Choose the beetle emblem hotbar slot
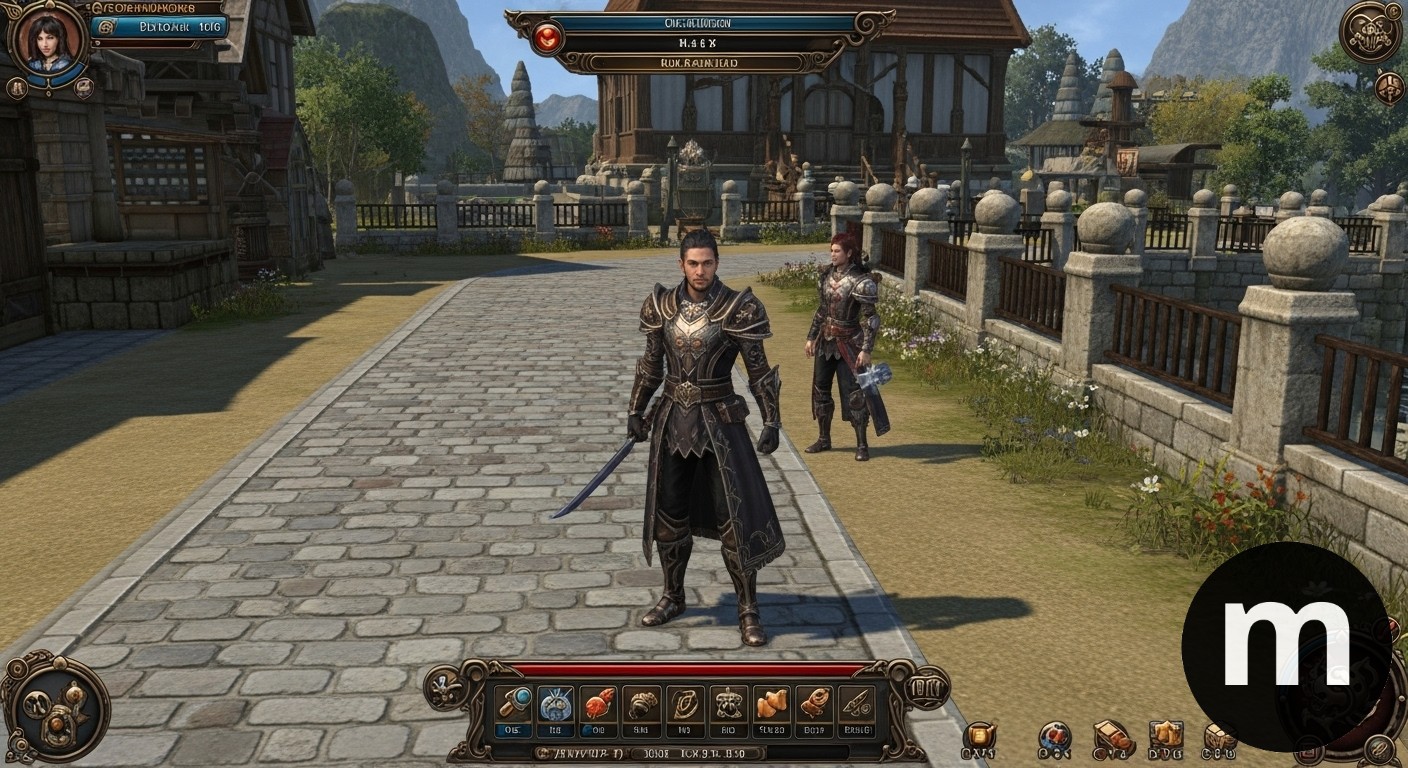Viewport: 1408px width, 768px height. coord(728,704)
